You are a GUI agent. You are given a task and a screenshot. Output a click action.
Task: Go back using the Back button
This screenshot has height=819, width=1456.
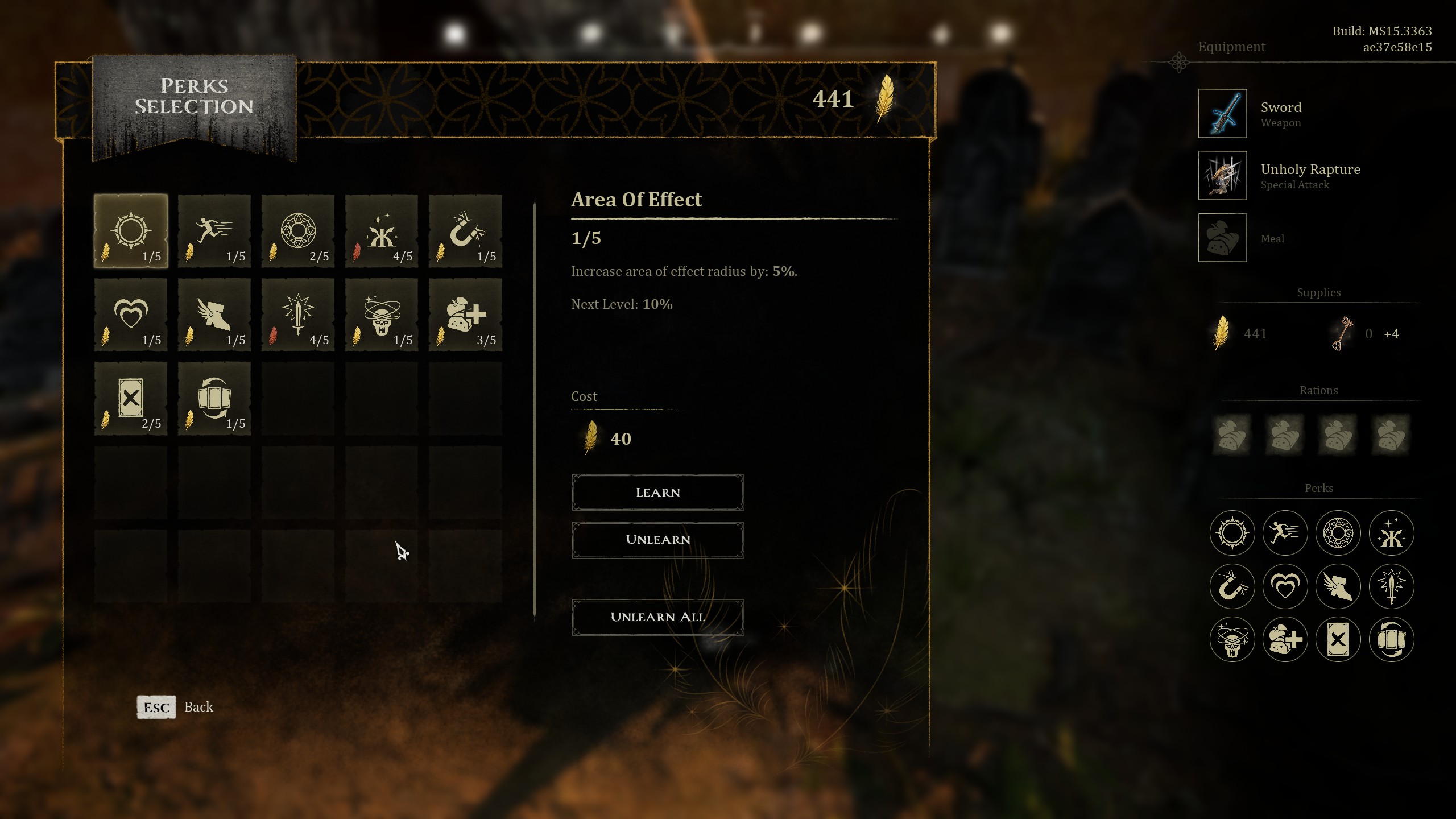click(x=175, y=707)
